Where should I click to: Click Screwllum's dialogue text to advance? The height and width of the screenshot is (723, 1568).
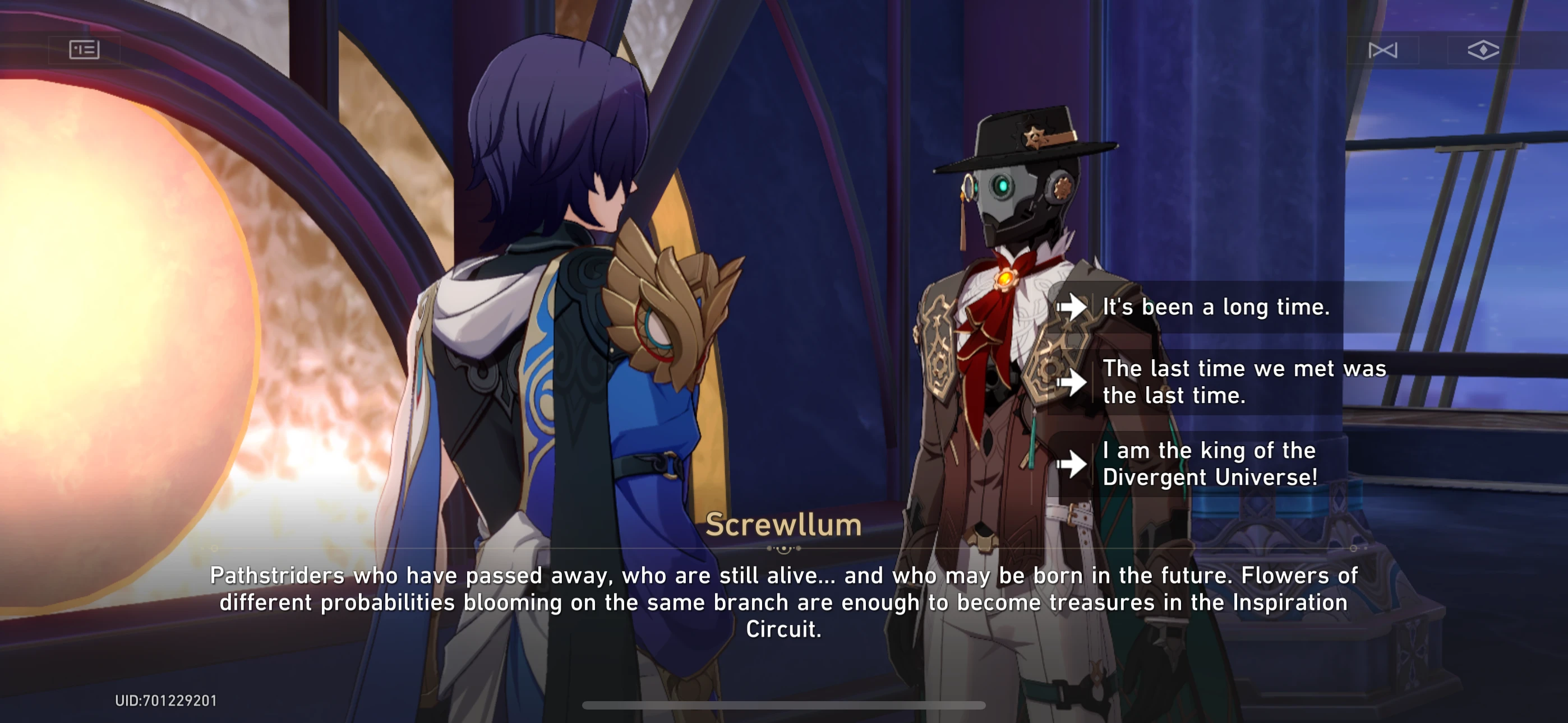(x=783, y=602)
